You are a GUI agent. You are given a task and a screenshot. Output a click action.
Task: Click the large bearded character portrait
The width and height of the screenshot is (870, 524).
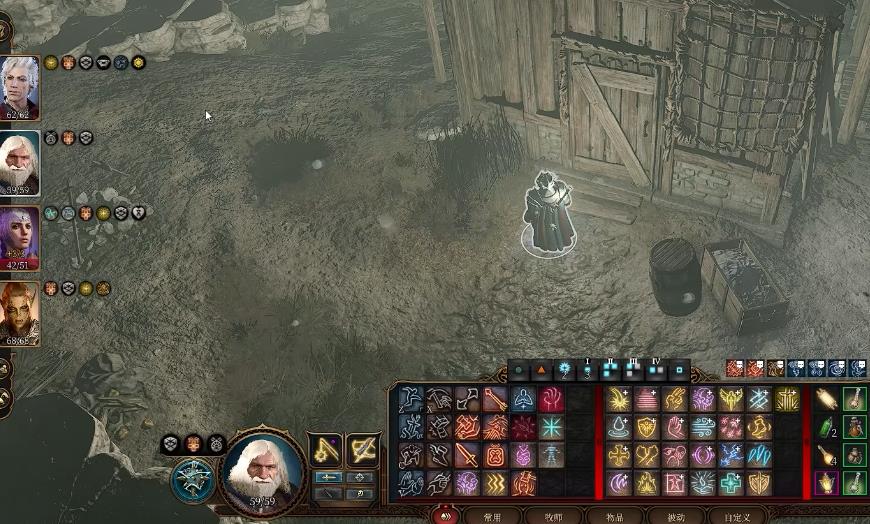[x=262, y=468]
